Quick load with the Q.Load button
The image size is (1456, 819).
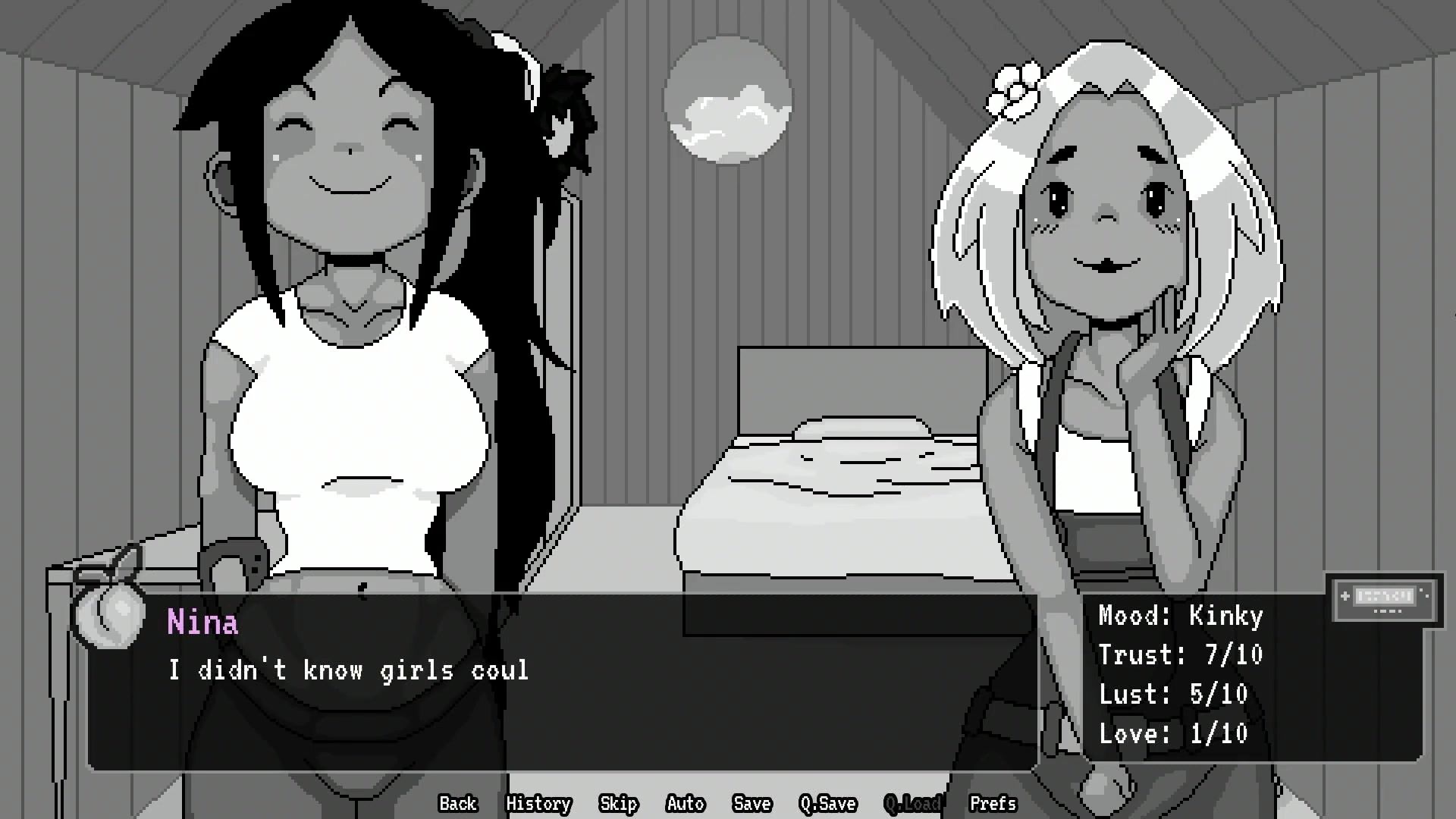pos(912,803)
